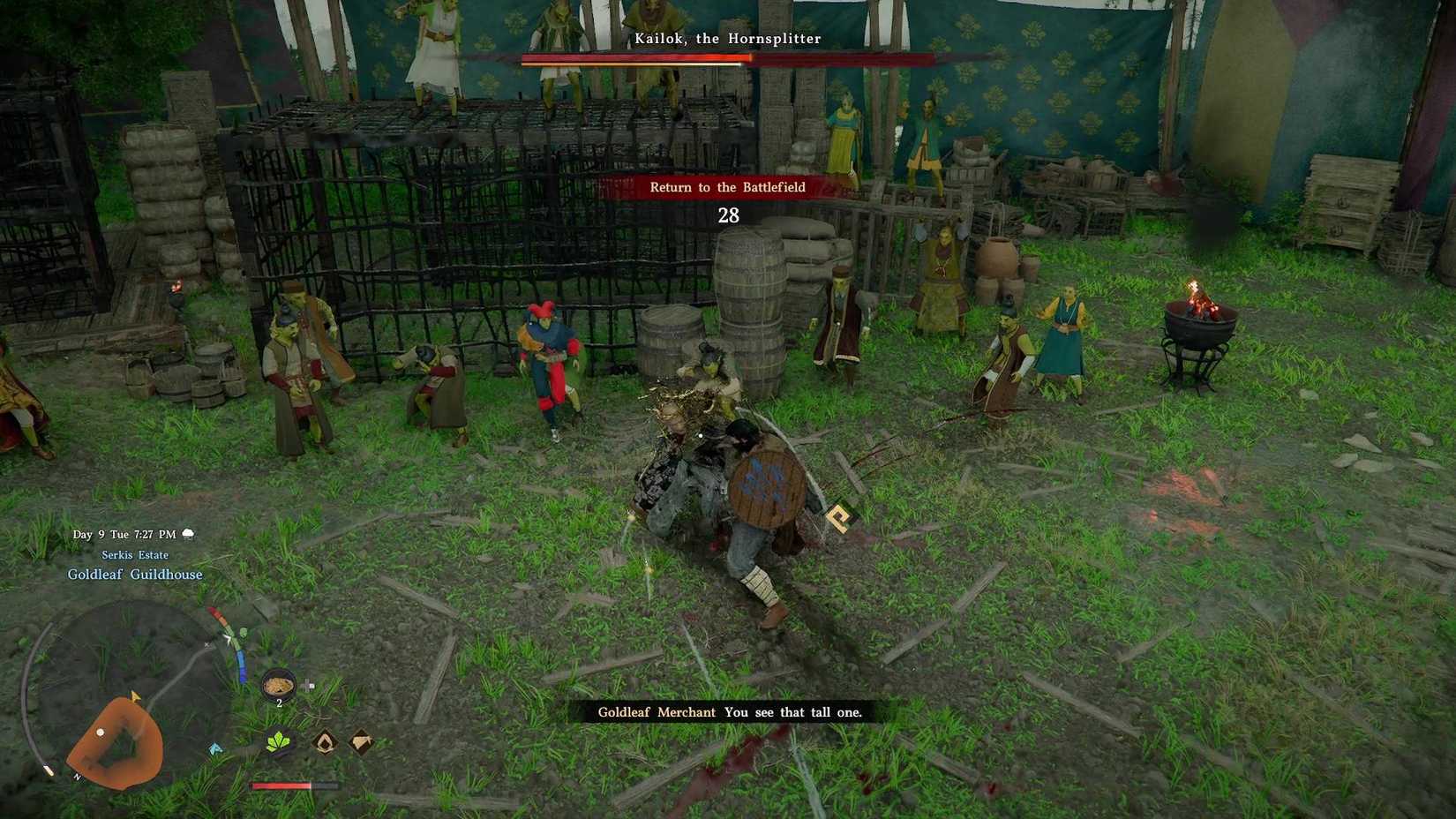Click the ration count number 2
Viewport: 1456px width, 819px height.
279,702
